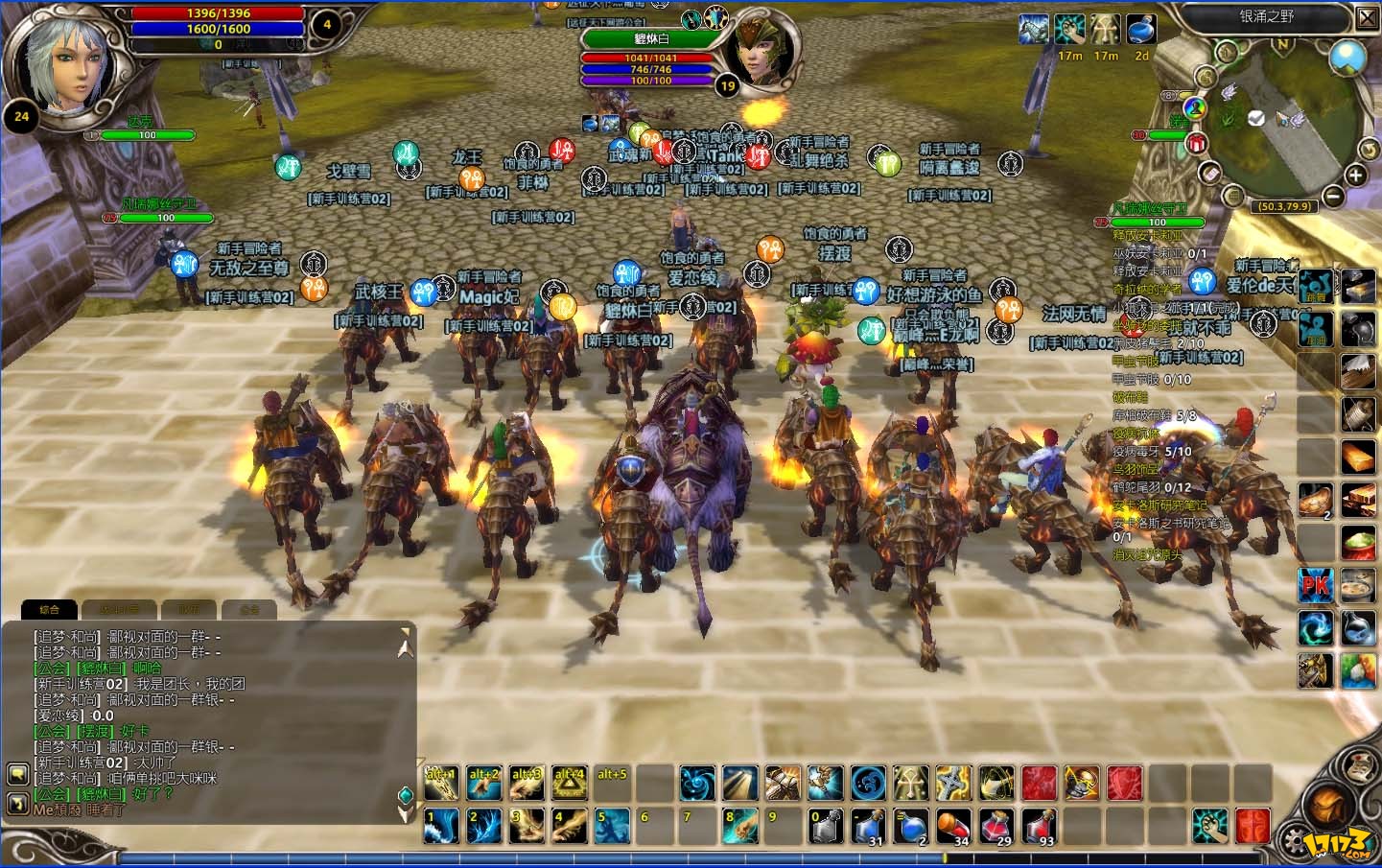The width and height of the screenshot is (1382, 868).
Task: Select the 综合 chat tab
Action: pyautogui.click(x=49, y=609)
